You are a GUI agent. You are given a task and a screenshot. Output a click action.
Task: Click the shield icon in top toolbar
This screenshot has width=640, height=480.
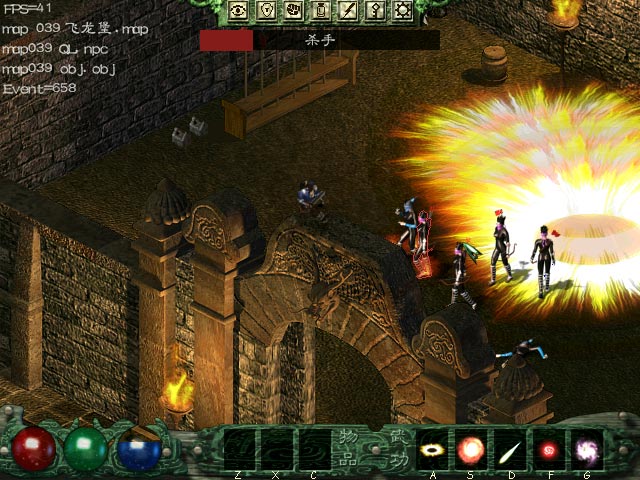[x=266, y=11]
